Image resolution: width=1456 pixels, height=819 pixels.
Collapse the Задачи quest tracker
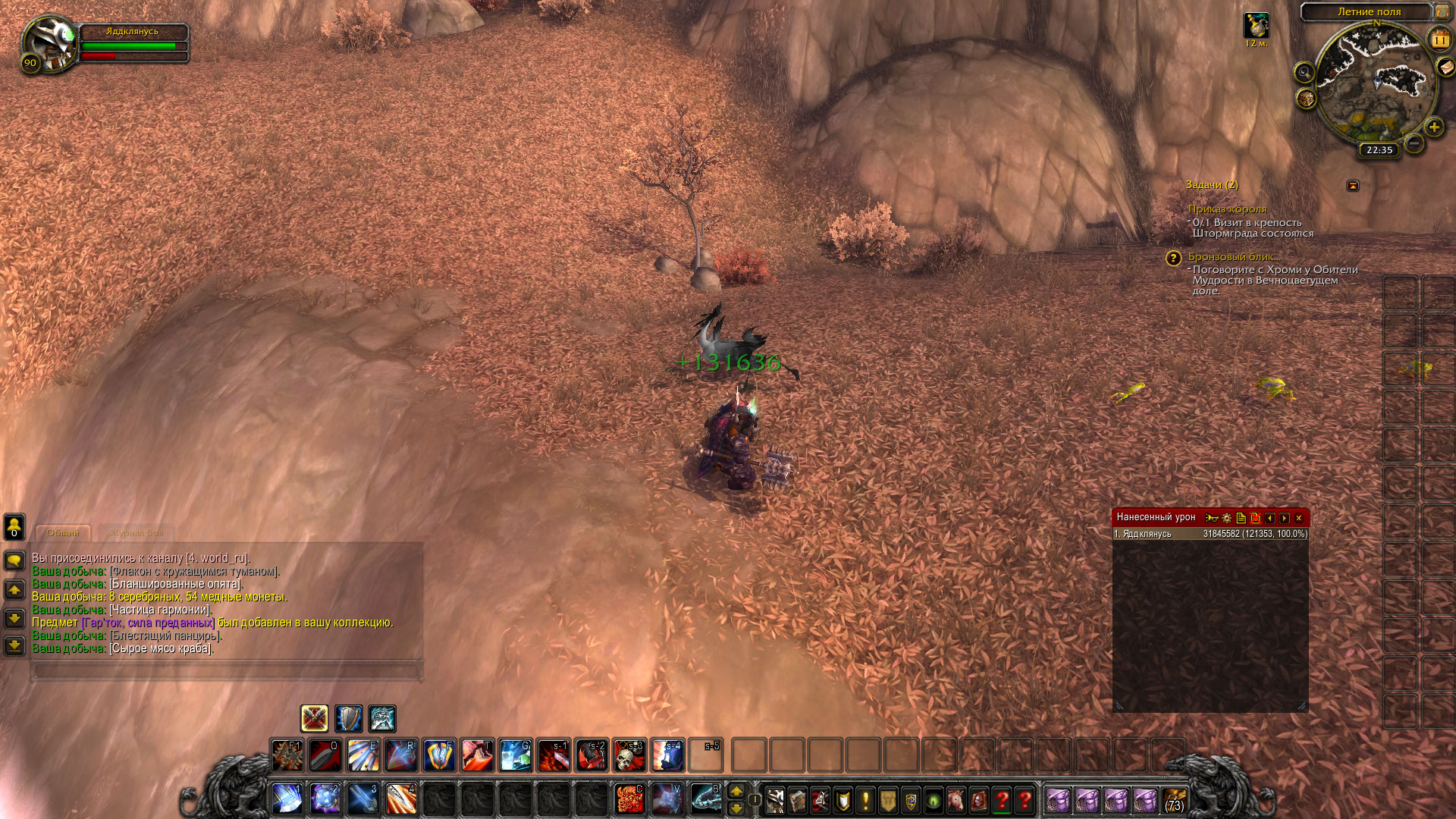(x=1353, y=186)
